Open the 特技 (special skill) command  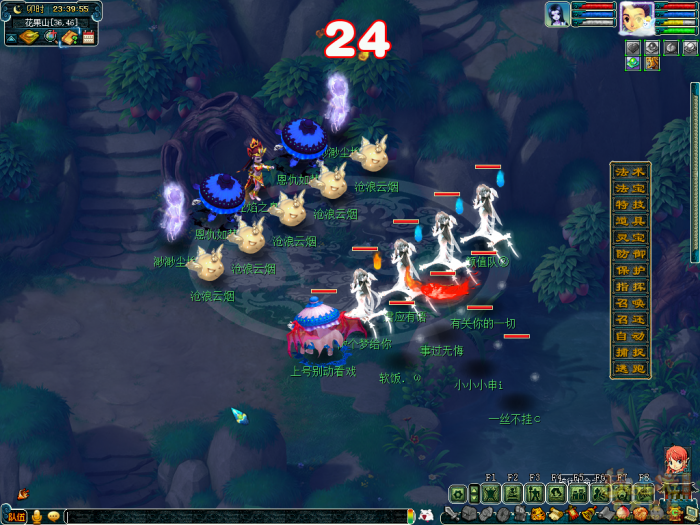(630, 204)
